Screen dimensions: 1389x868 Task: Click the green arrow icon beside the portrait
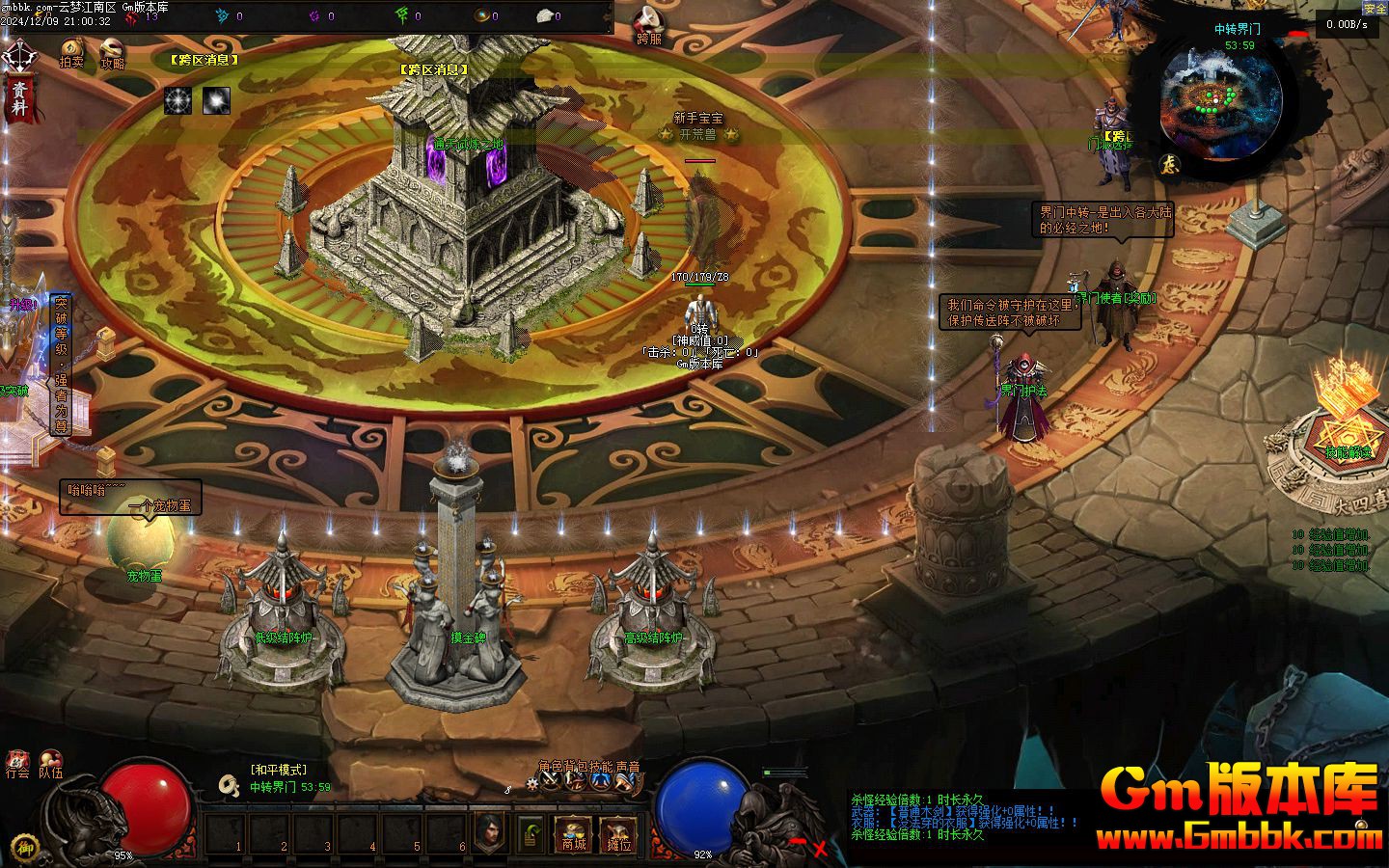(x=530, y=833)
